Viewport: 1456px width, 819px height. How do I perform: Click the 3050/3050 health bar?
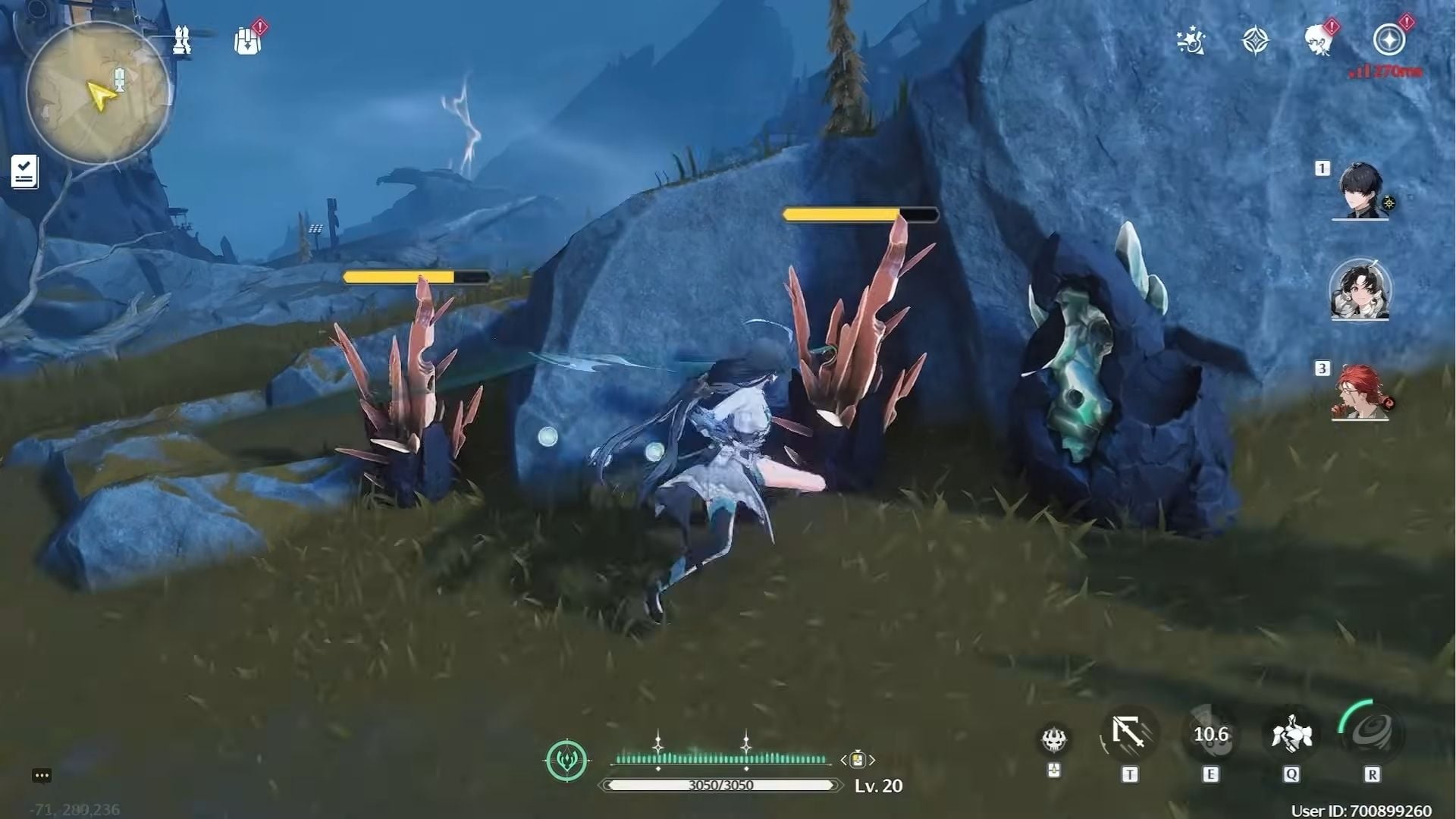[x=720, y=786]
